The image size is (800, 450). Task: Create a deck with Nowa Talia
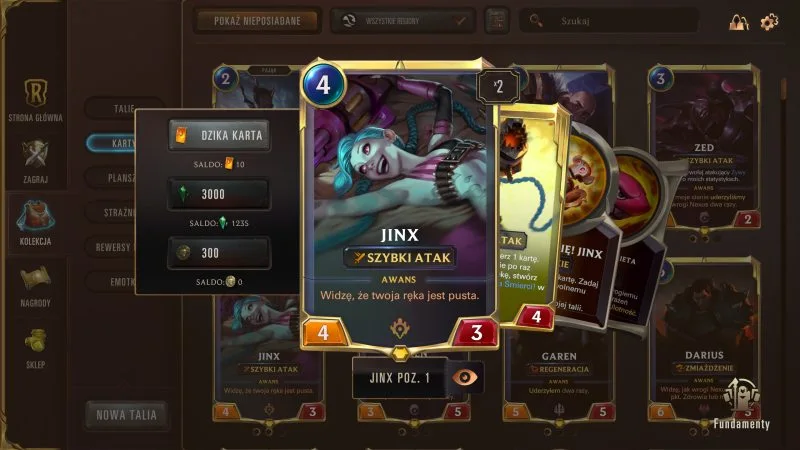(125, 414)
